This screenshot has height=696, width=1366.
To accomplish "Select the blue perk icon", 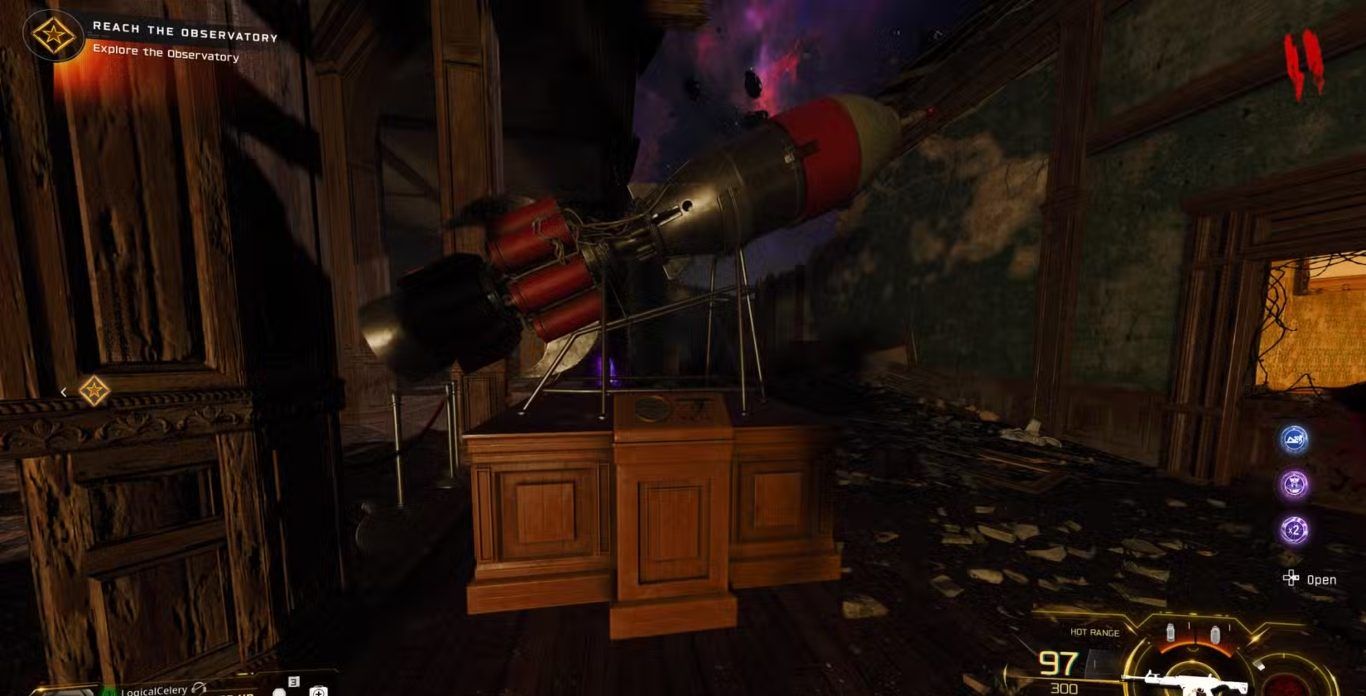I will [x=1295, y=440].
